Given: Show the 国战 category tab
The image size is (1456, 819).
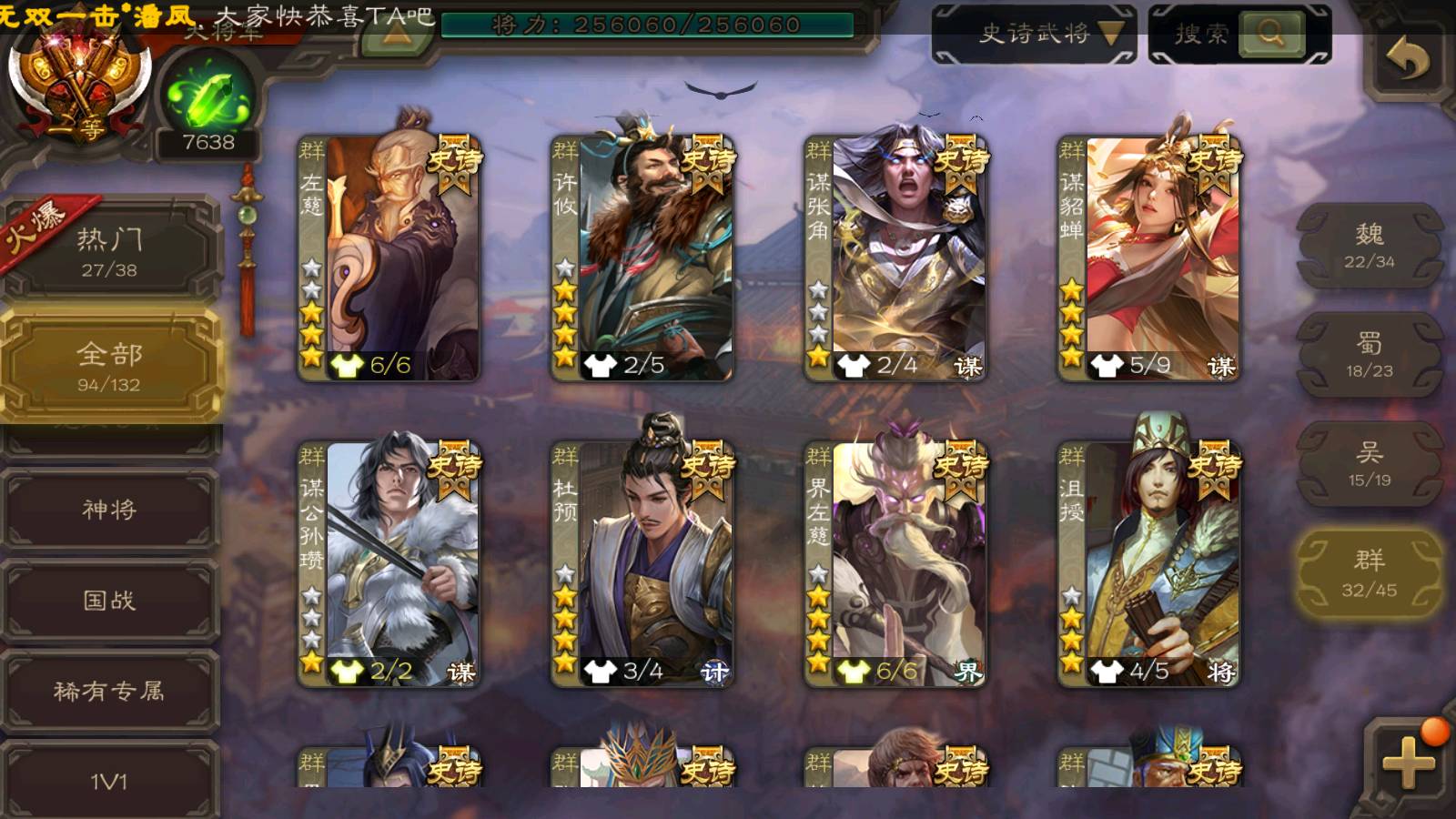Looking at the screenshot, I should (x=110, y=600).
